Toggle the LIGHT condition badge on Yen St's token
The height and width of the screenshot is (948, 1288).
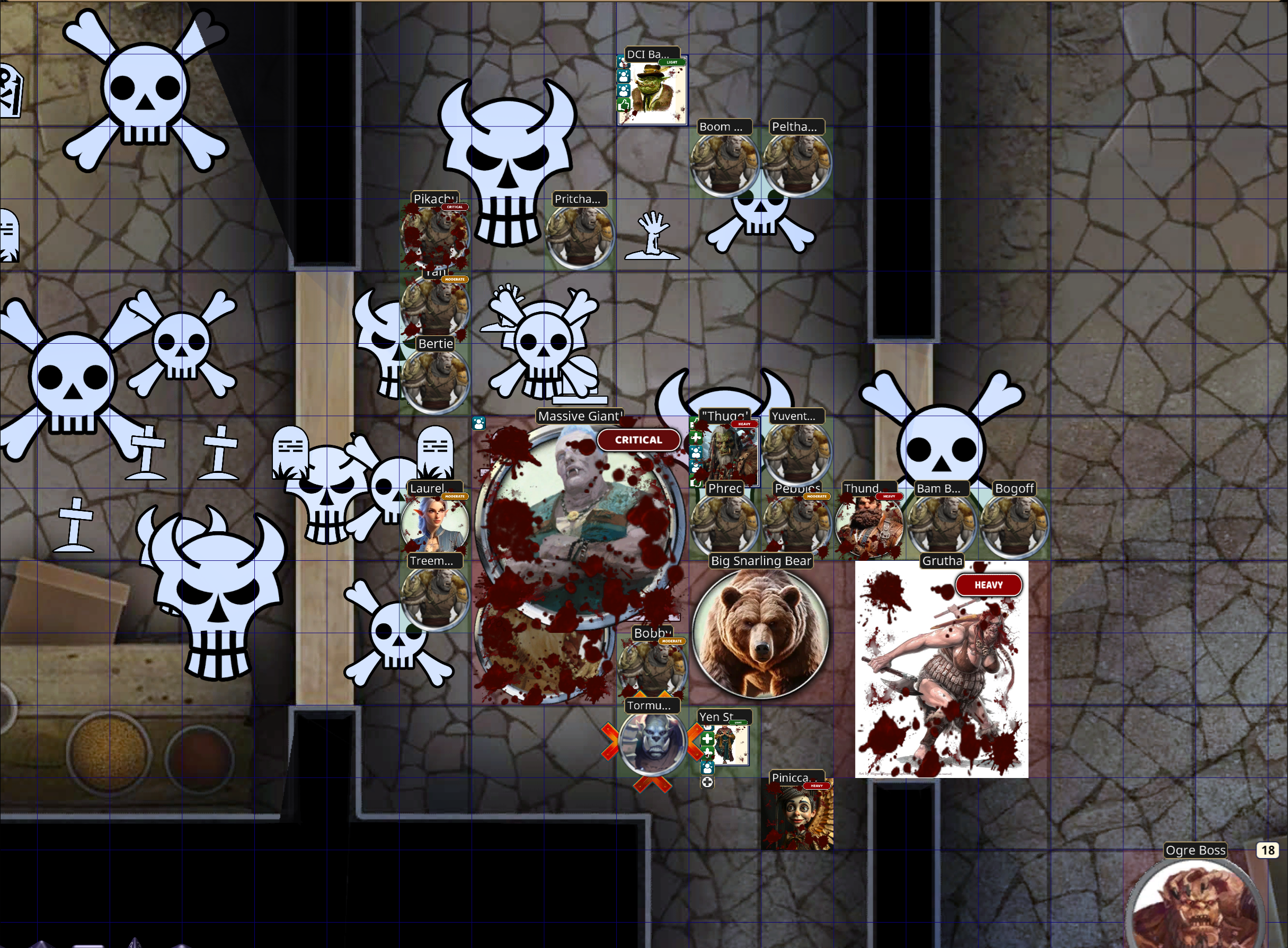click(x=738, y=723)
